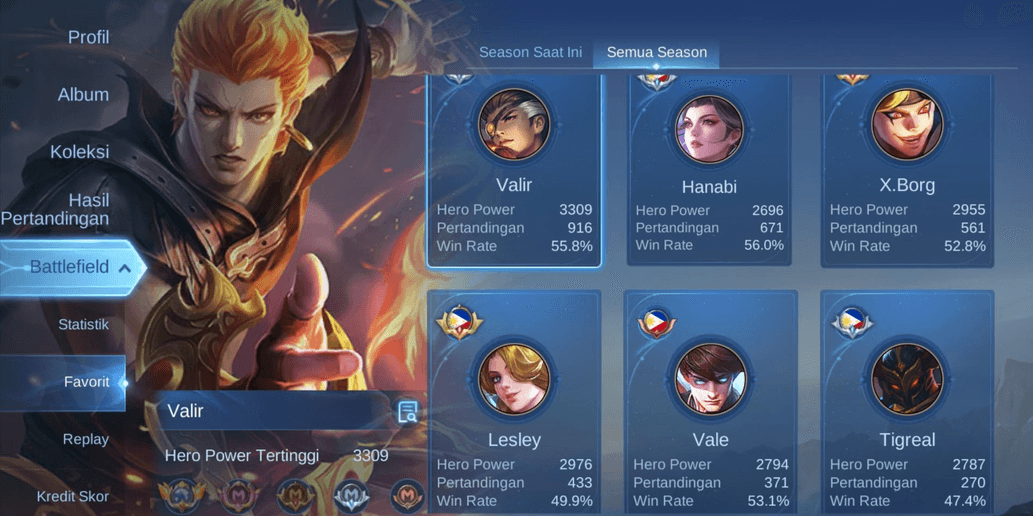Click the Valir detail search icon
This screenshot has height=516, width=1033.
tap(408, 412)
